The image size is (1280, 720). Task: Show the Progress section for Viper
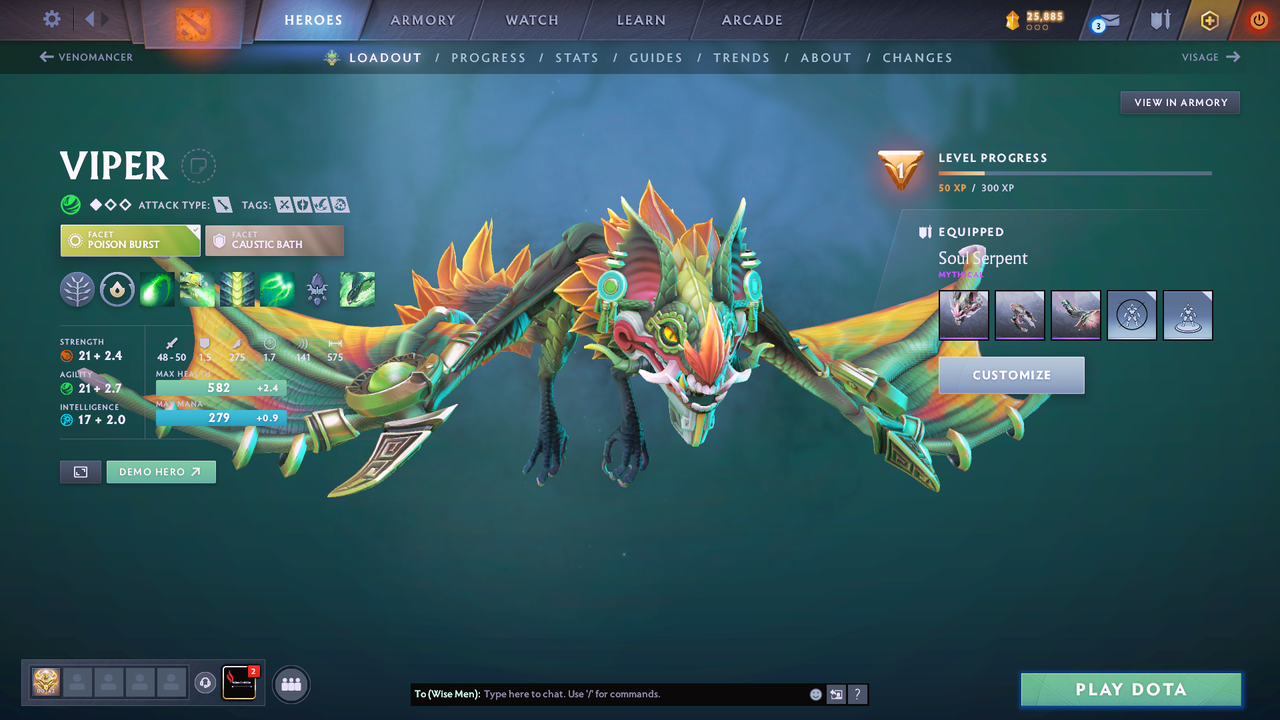tap(488, 58)
